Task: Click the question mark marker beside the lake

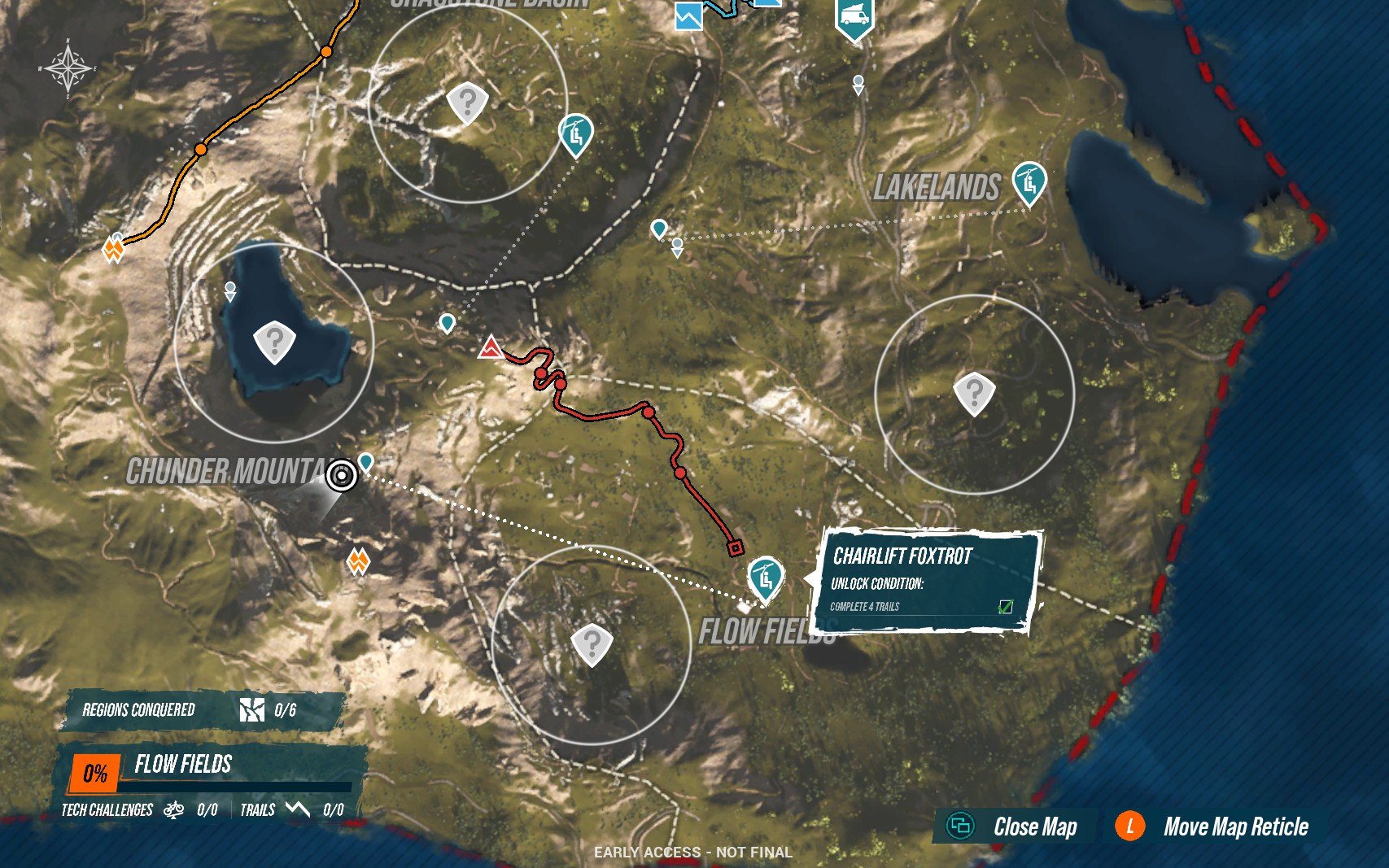Action: [x=273, y=338]
